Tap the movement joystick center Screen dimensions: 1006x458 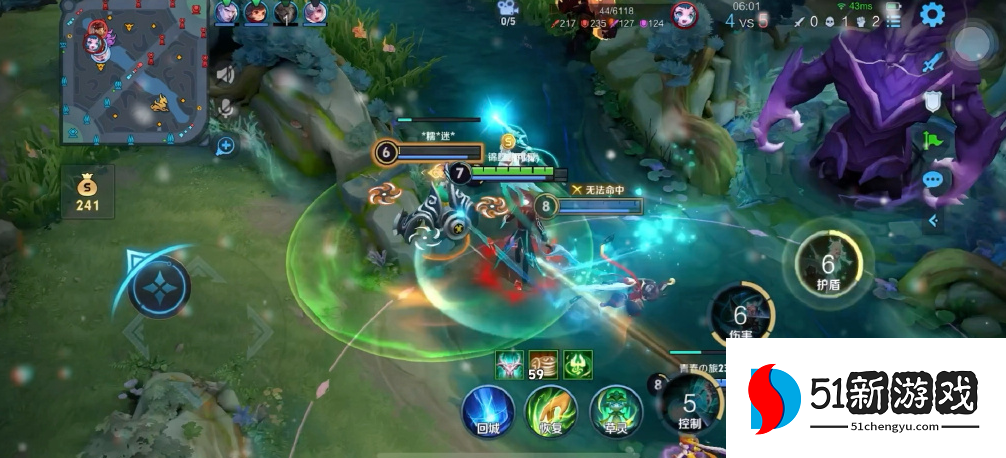pyautogui.click(x=159, y=287)
